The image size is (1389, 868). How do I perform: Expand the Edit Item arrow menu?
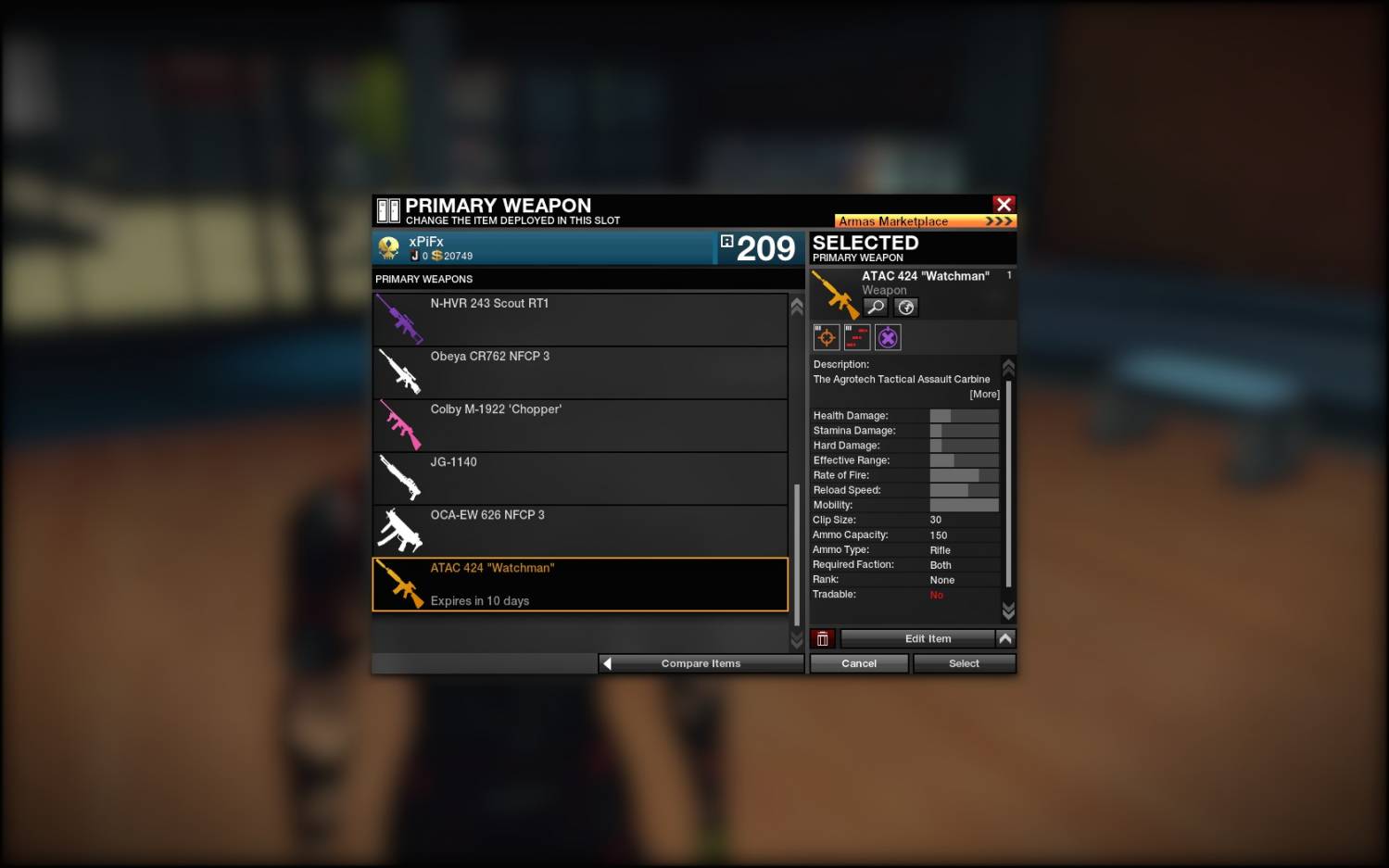[1005, 638]
